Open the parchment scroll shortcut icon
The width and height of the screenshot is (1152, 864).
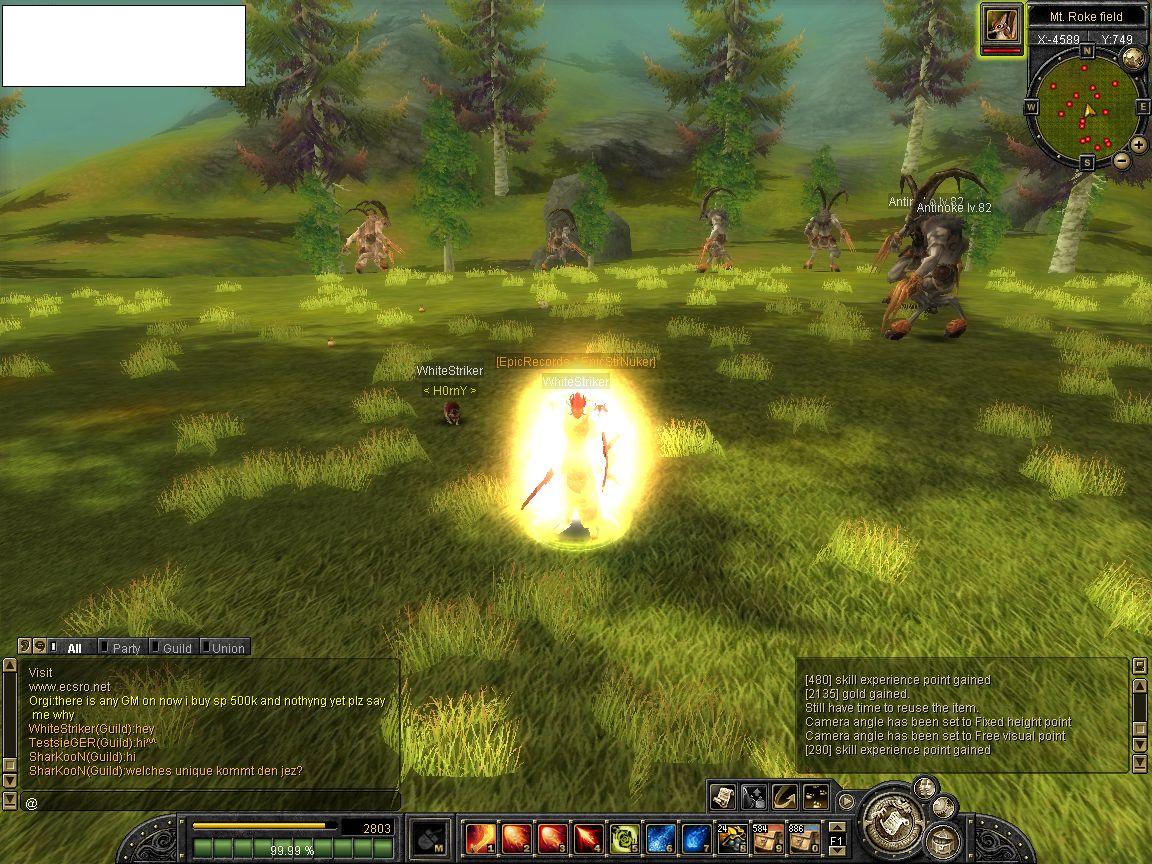pyautogui.click(x=723, y=796)
